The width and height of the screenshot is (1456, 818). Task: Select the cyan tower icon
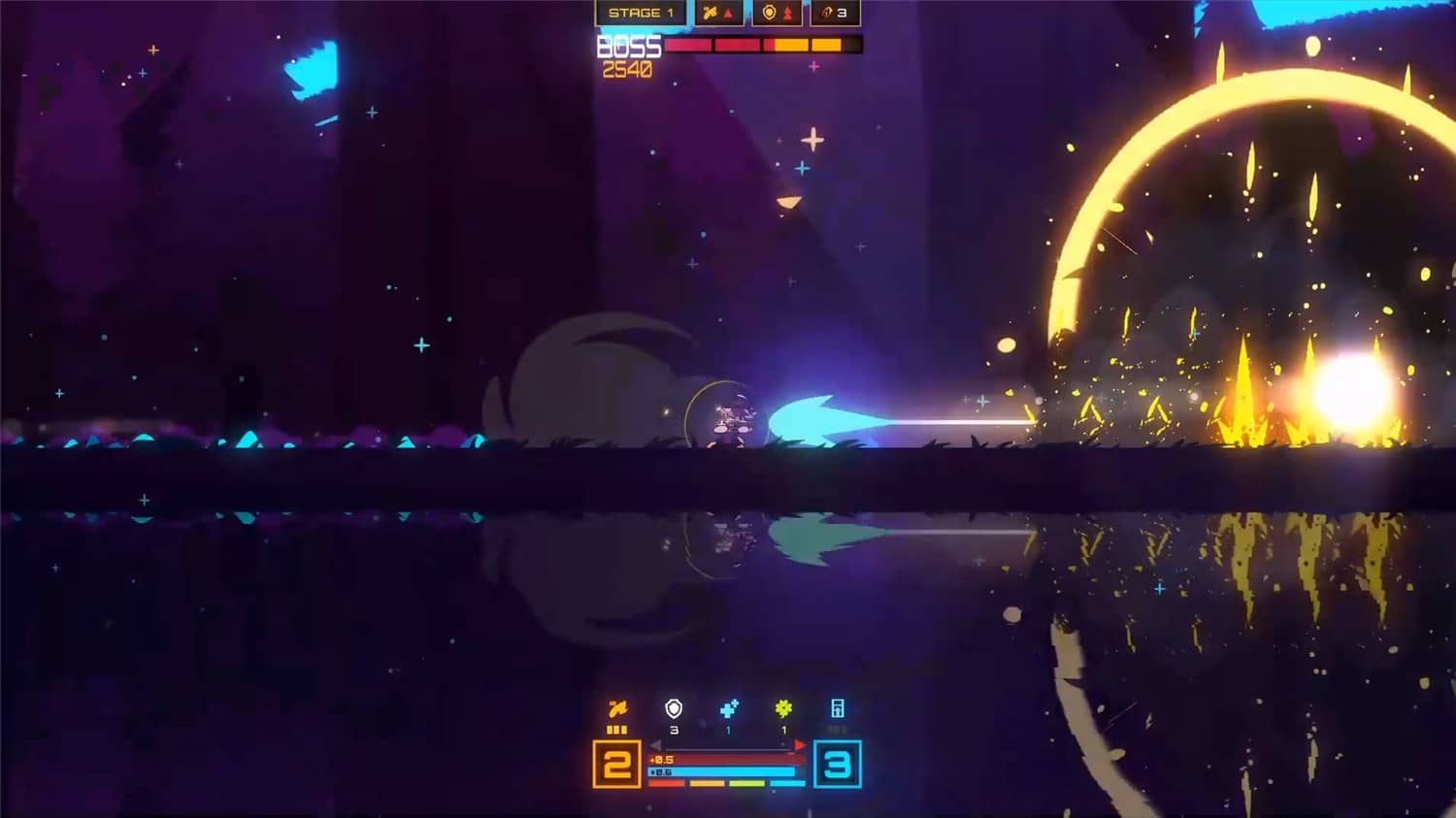838,709
